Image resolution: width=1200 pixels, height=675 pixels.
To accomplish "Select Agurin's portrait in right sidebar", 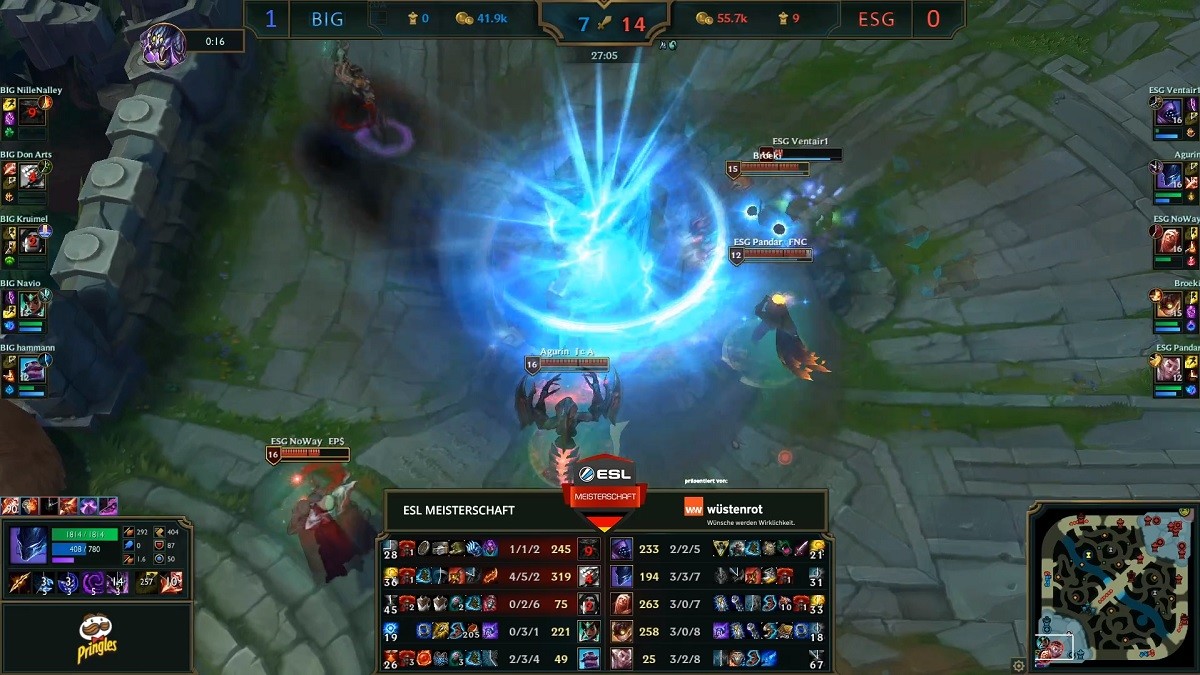I will [x=1169, y=176].
